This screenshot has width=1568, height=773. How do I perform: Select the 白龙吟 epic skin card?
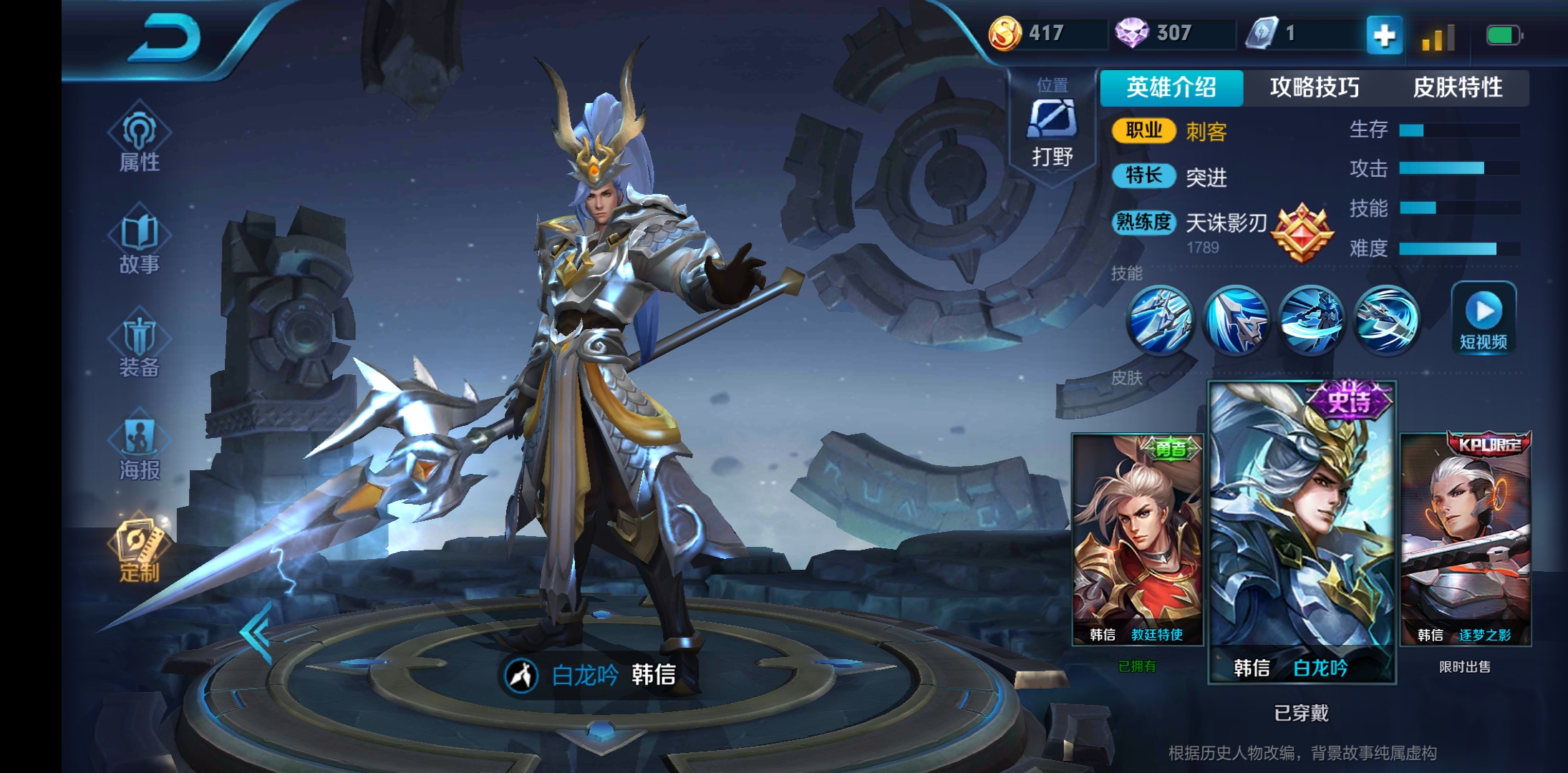click(1302, 533)
